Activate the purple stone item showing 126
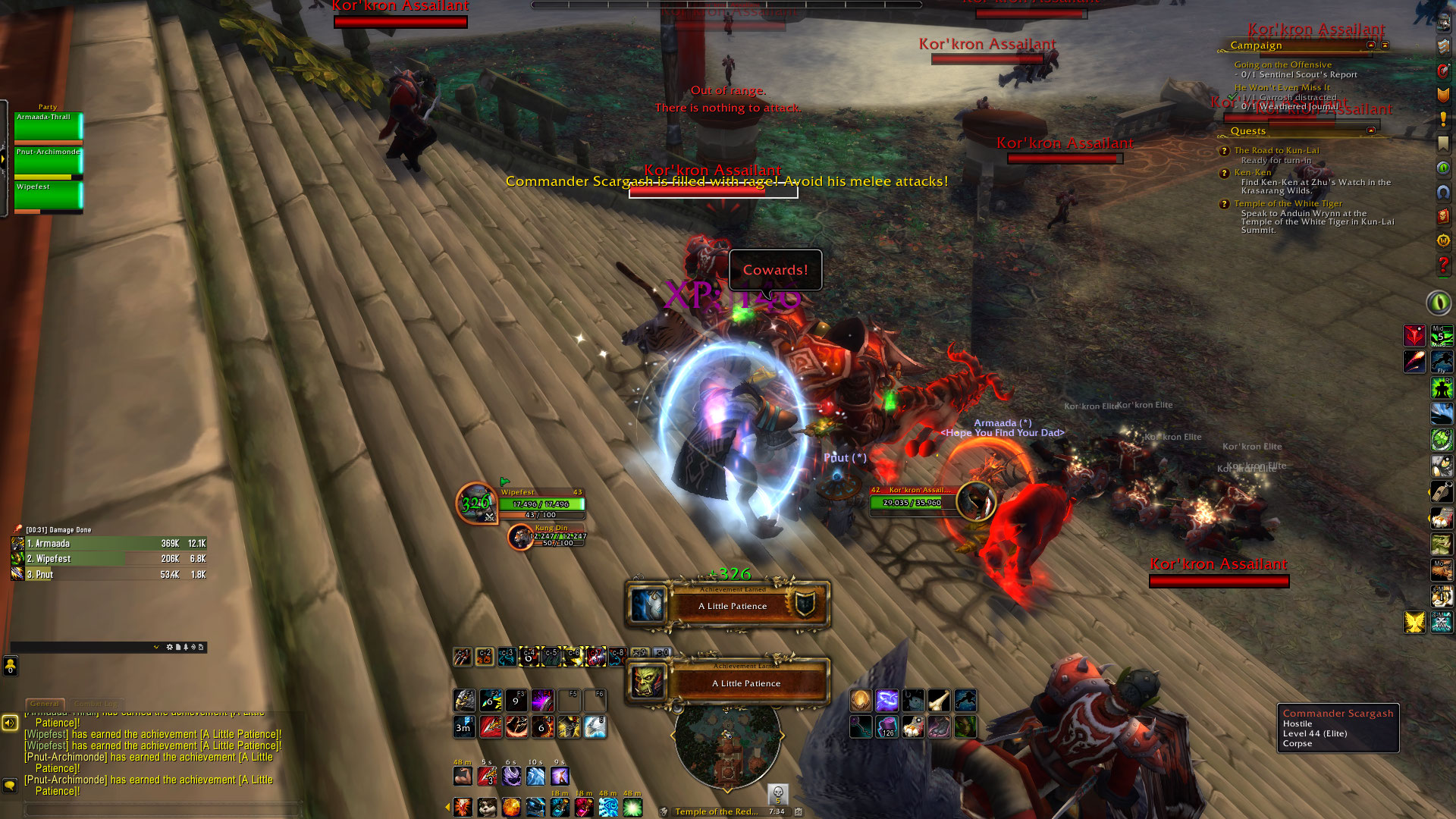The width and height of the screenshot is (1456, 819). click(x=886, y=727)
